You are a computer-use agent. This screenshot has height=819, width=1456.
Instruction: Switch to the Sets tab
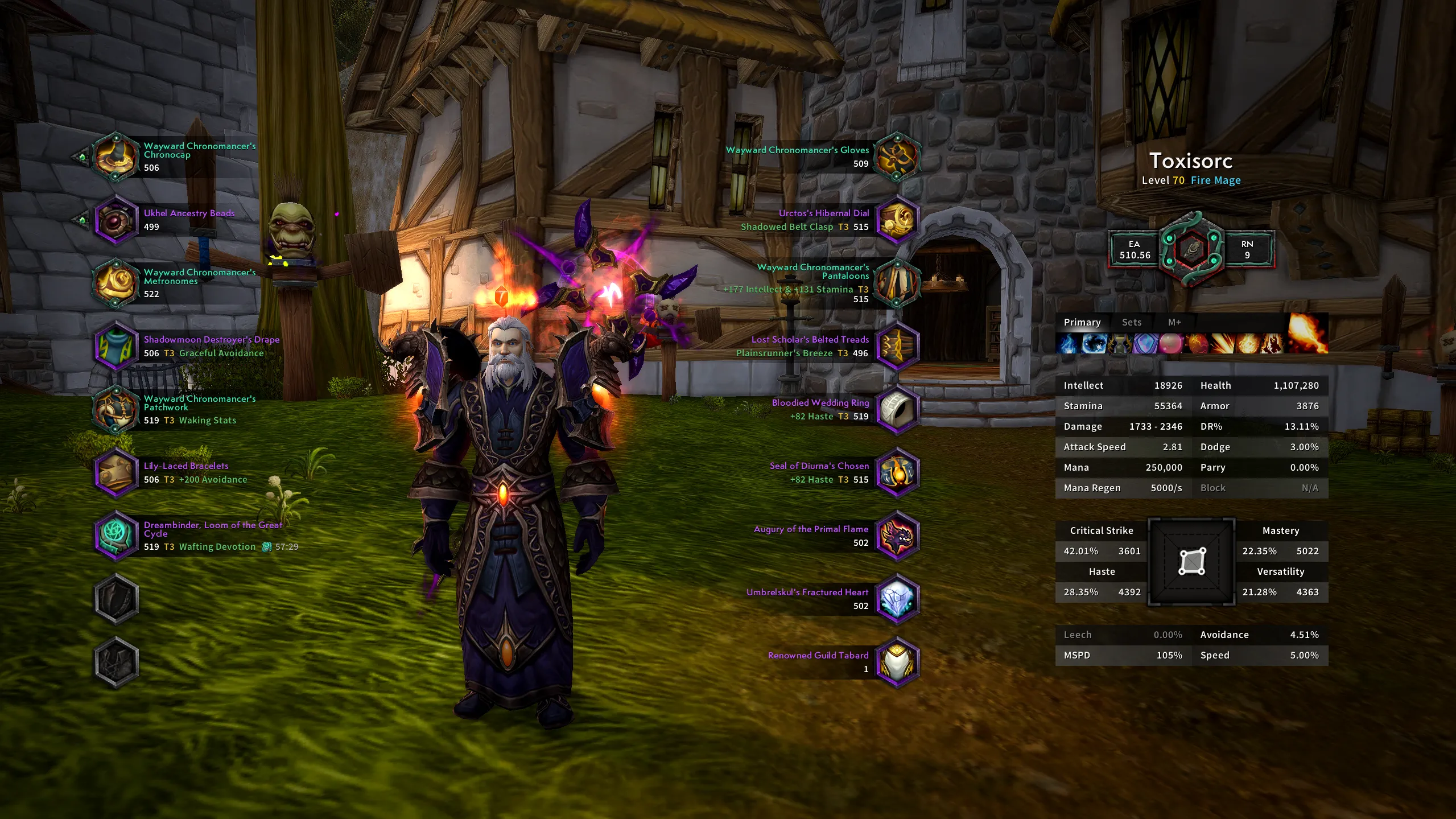(1131, 322)
